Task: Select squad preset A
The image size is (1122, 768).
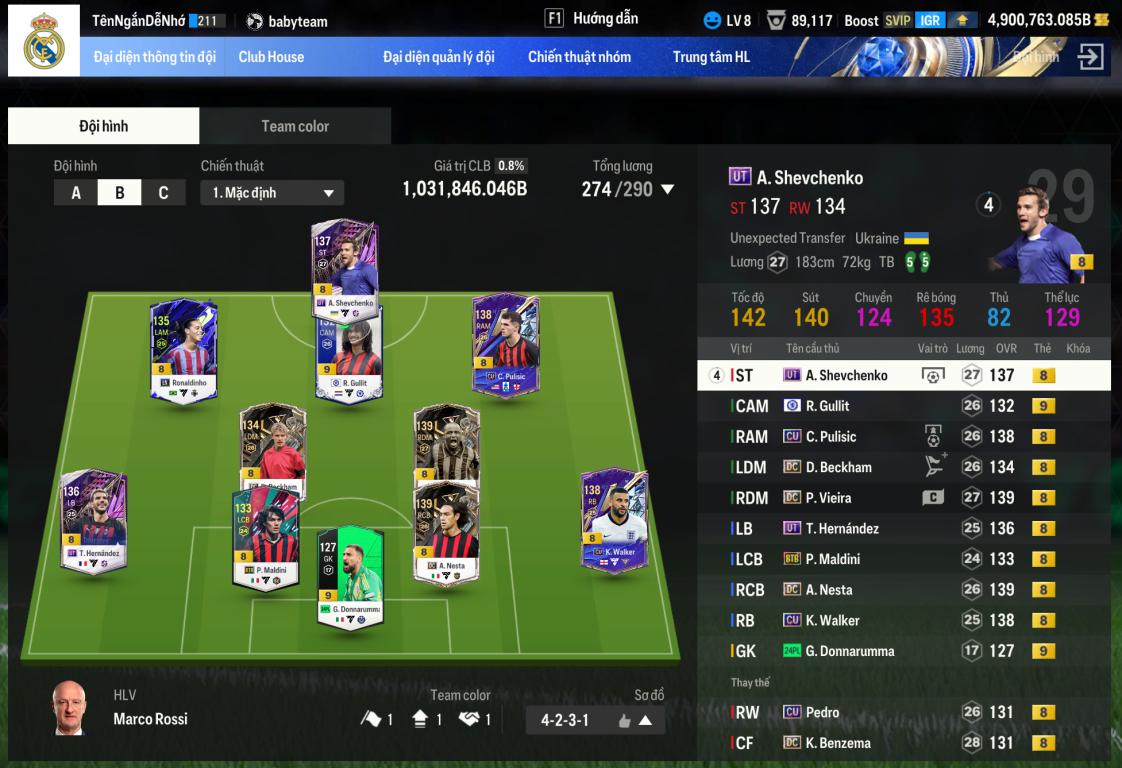Action: tap(76, 193)
